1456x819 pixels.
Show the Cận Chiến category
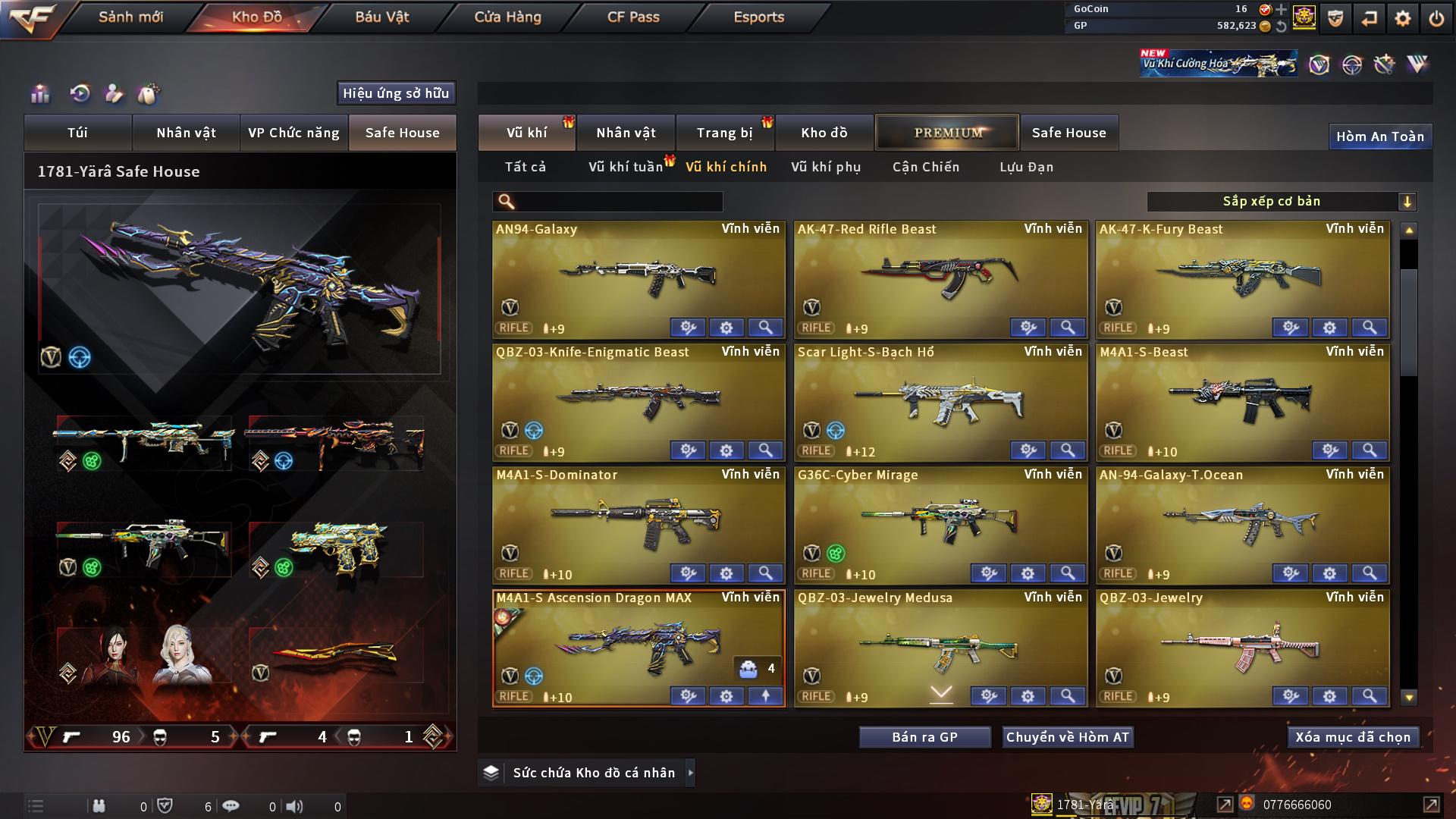click(x=926, y=167)
